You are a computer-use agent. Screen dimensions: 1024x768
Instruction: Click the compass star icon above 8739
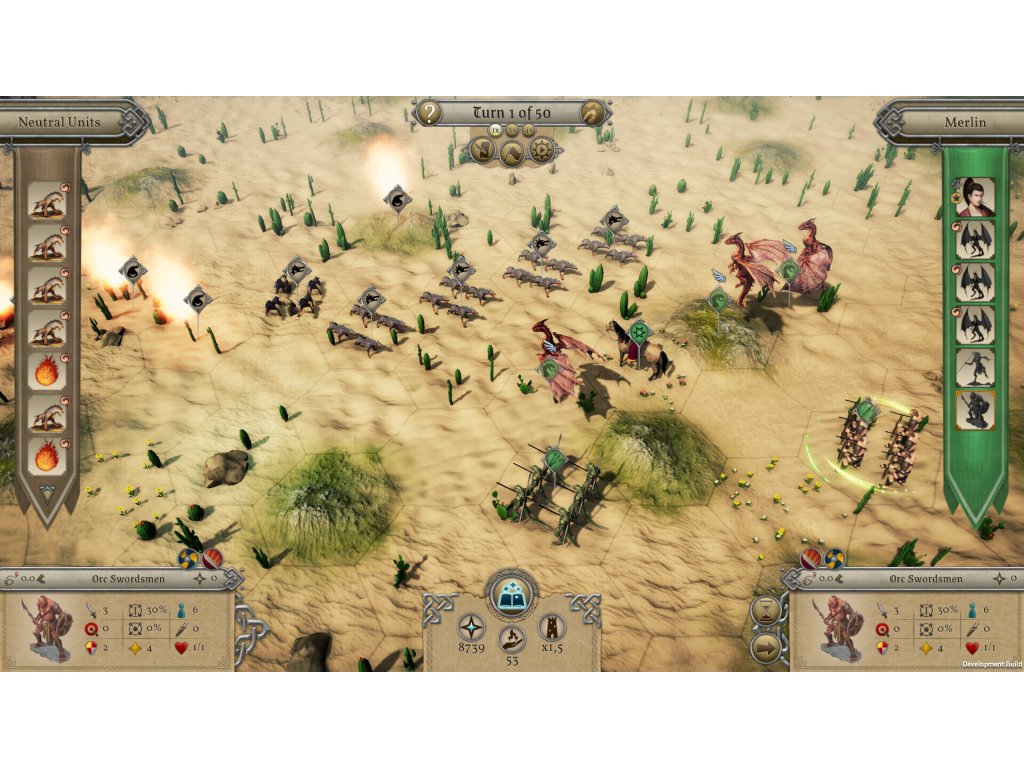[472, 628]
